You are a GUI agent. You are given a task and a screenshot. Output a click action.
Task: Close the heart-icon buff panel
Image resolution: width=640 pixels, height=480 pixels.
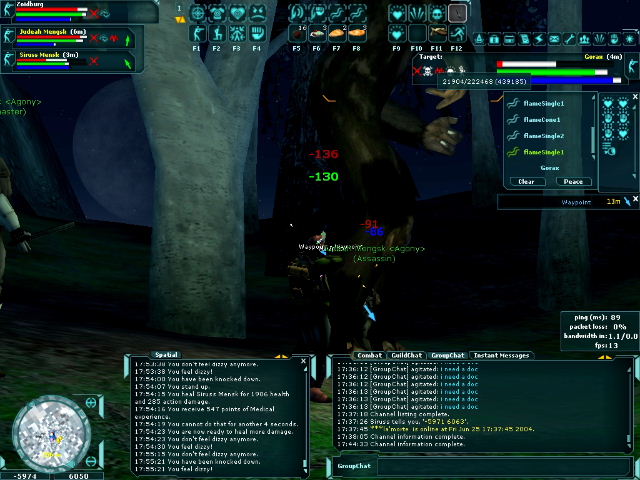[x=634, y=96]
